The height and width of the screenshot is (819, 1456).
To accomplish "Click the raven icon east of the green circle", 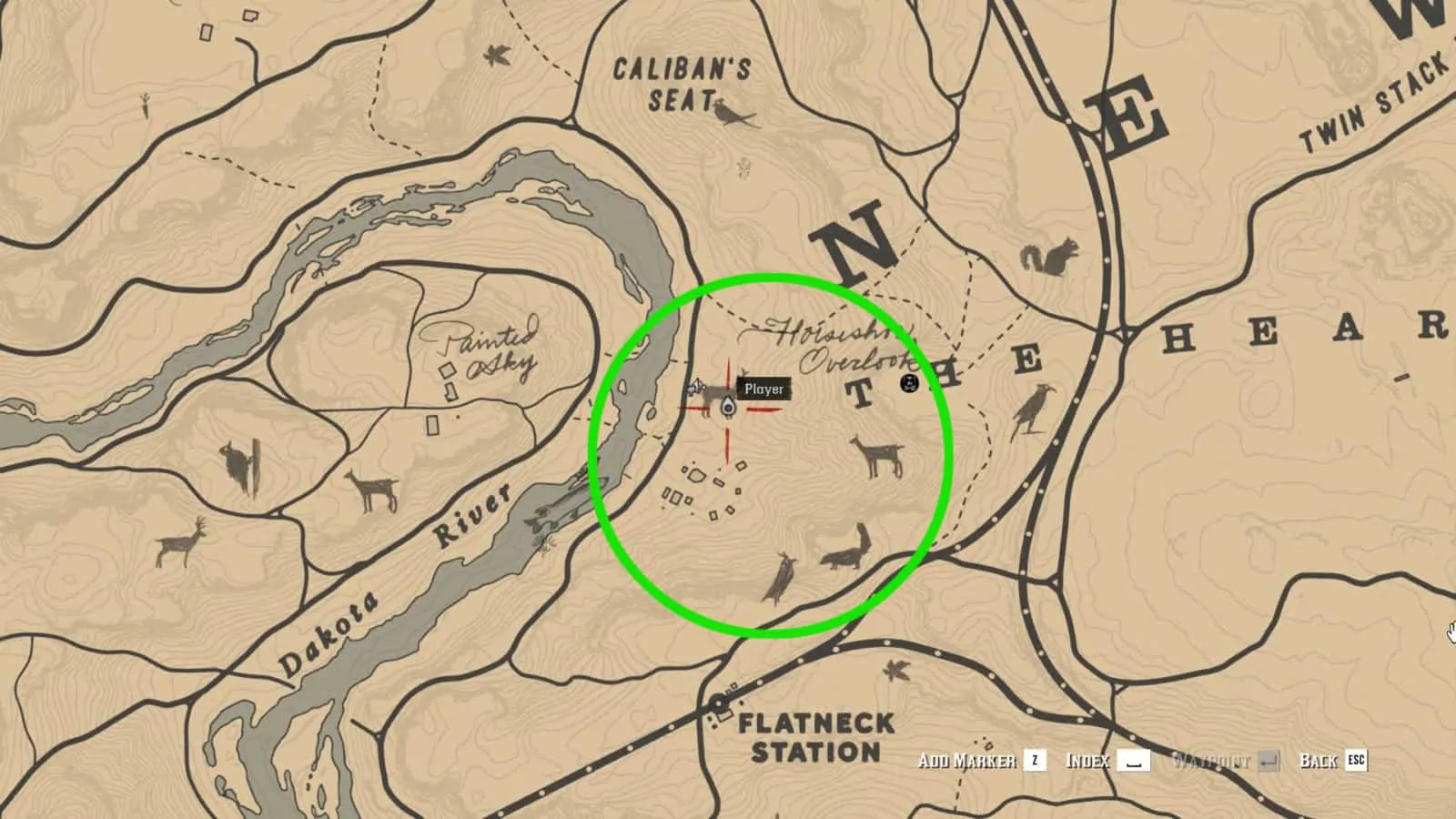I will pyautogui.click(x=1034, y=405).
